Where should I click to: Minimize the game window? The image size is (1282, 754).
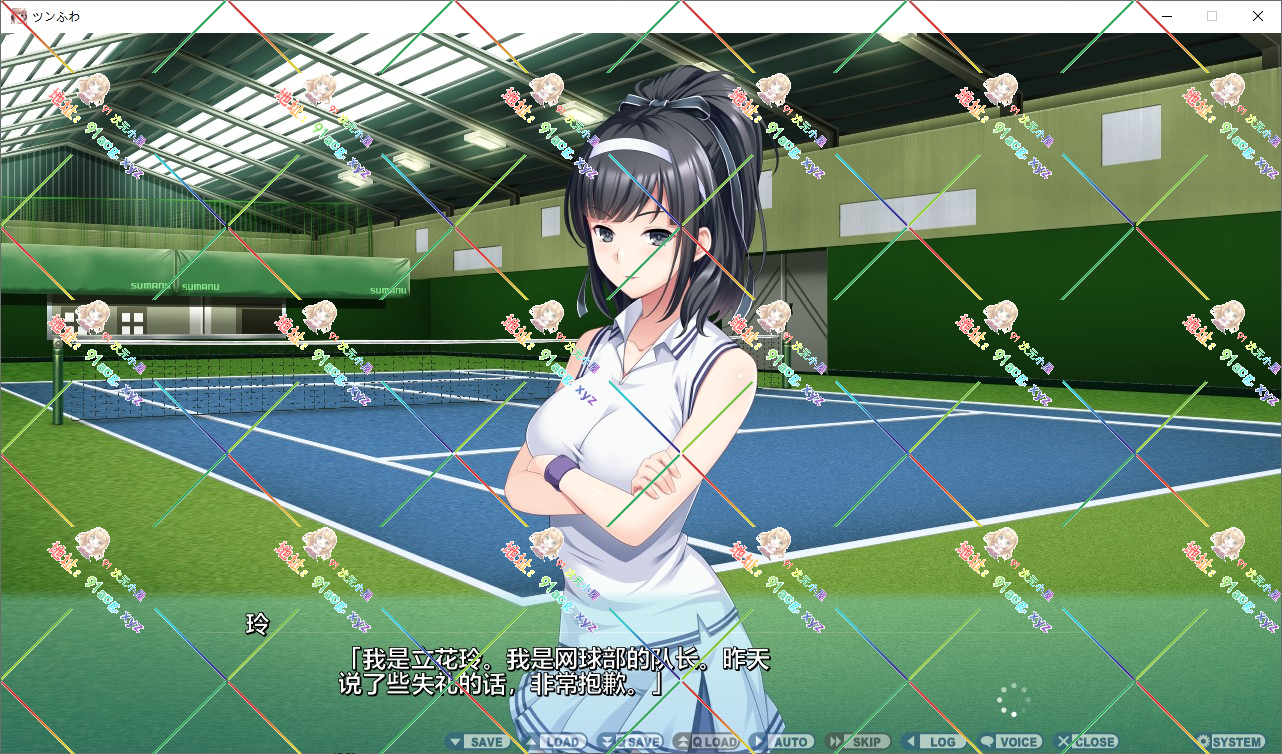coord(1166,16)
